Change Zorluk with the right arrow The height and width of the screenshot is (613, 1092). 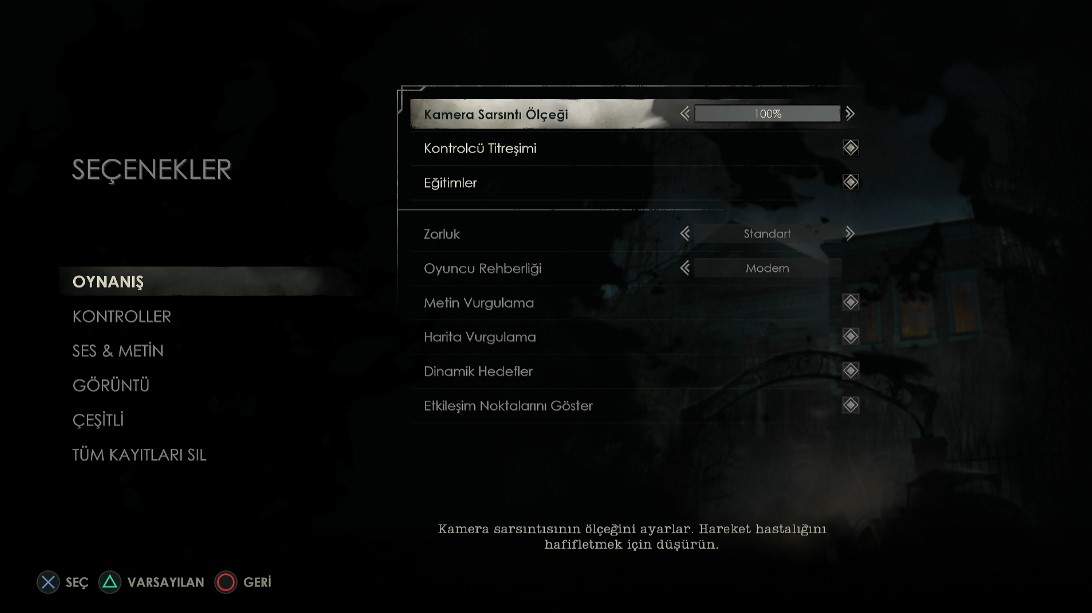(850, 234)
